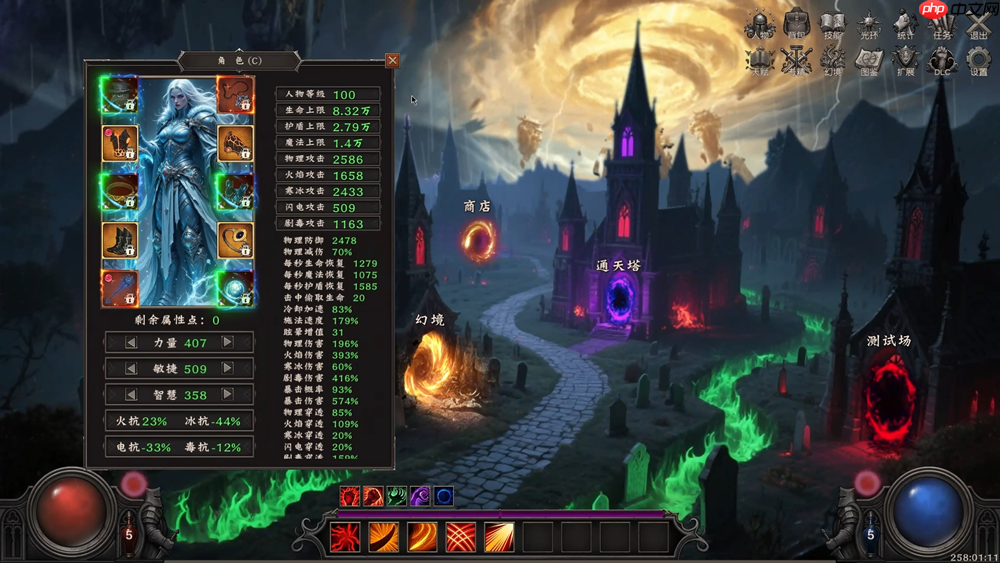1000x563 pixels.
Task: Increase 力量 strength with right arrow
Action: click(228, 343)
